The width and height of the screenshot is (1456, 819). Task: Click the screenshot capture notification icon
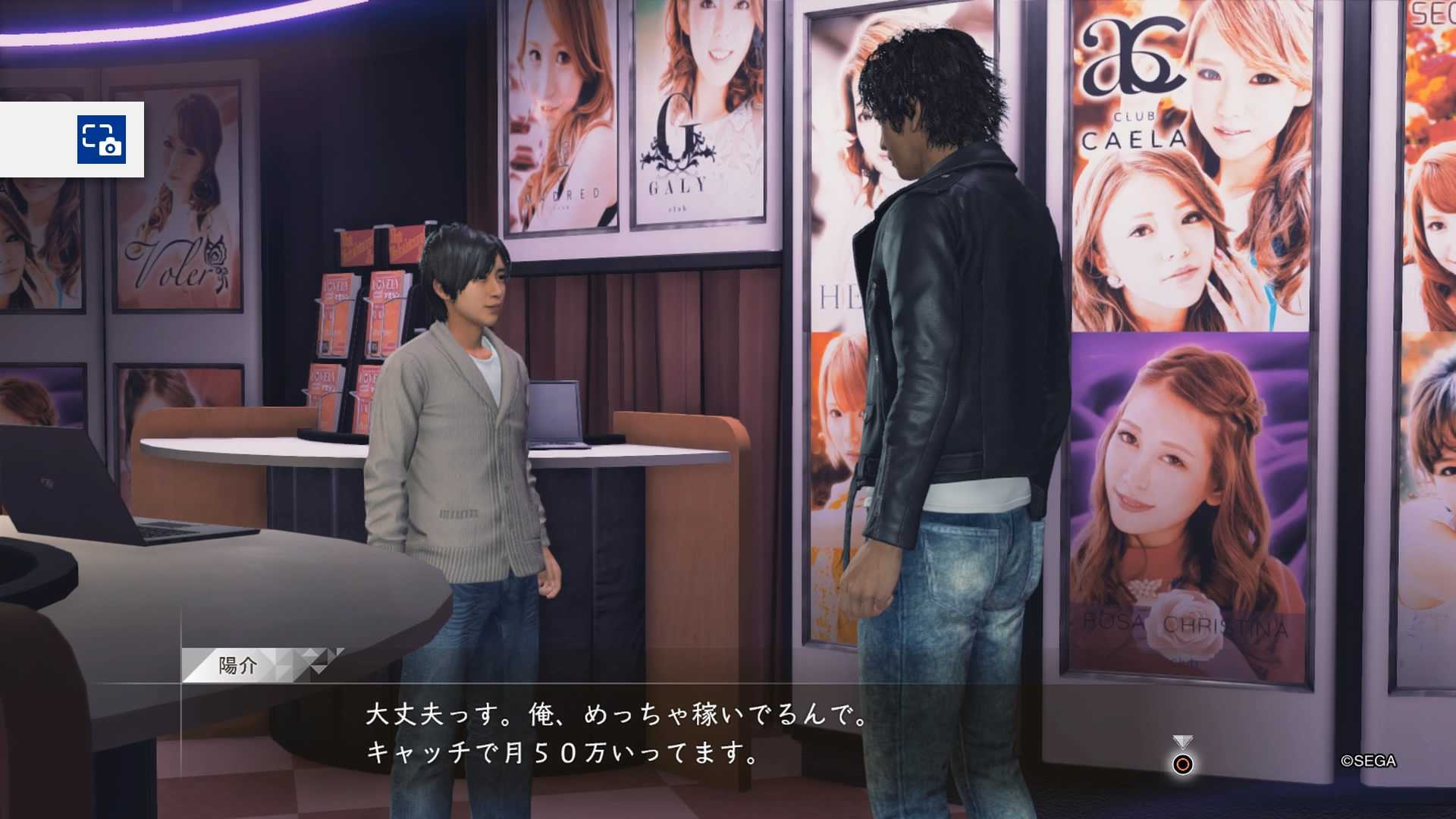[101, 140]
